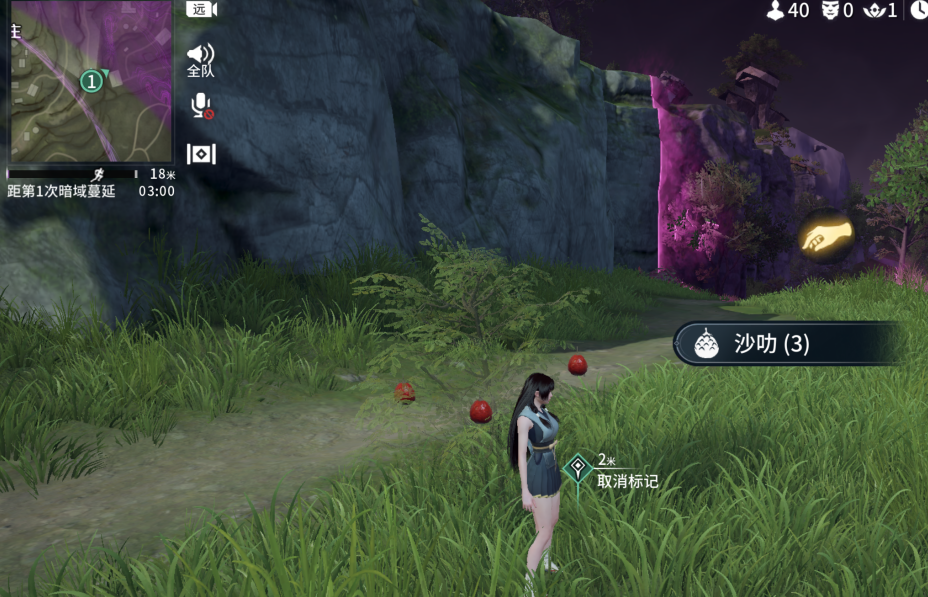Select the green numbered marker on minimap
The image size is (928, 597).
click(x=91, y=80)
